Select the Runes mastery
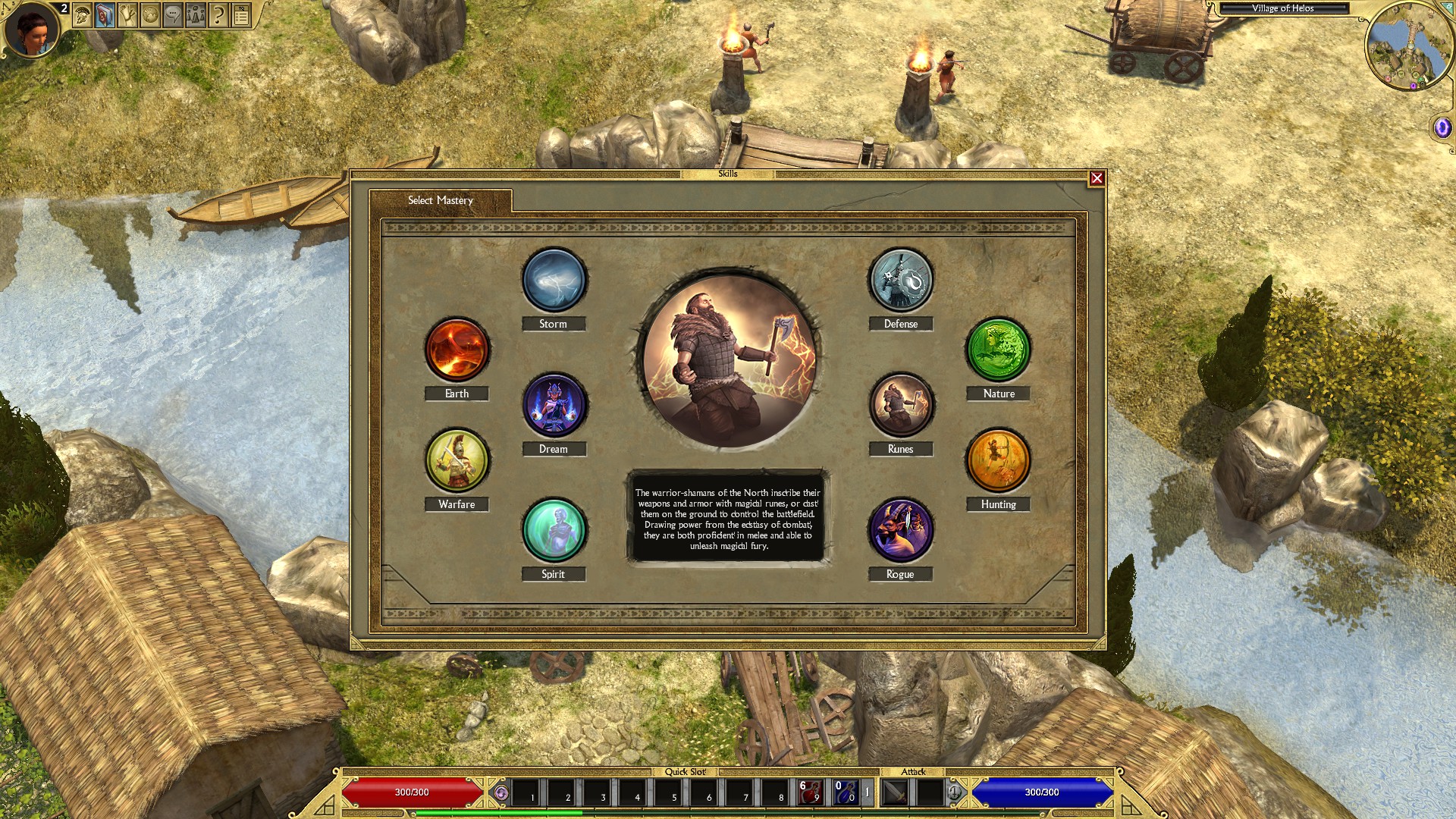1456x819 pixels. click(901, 405)
